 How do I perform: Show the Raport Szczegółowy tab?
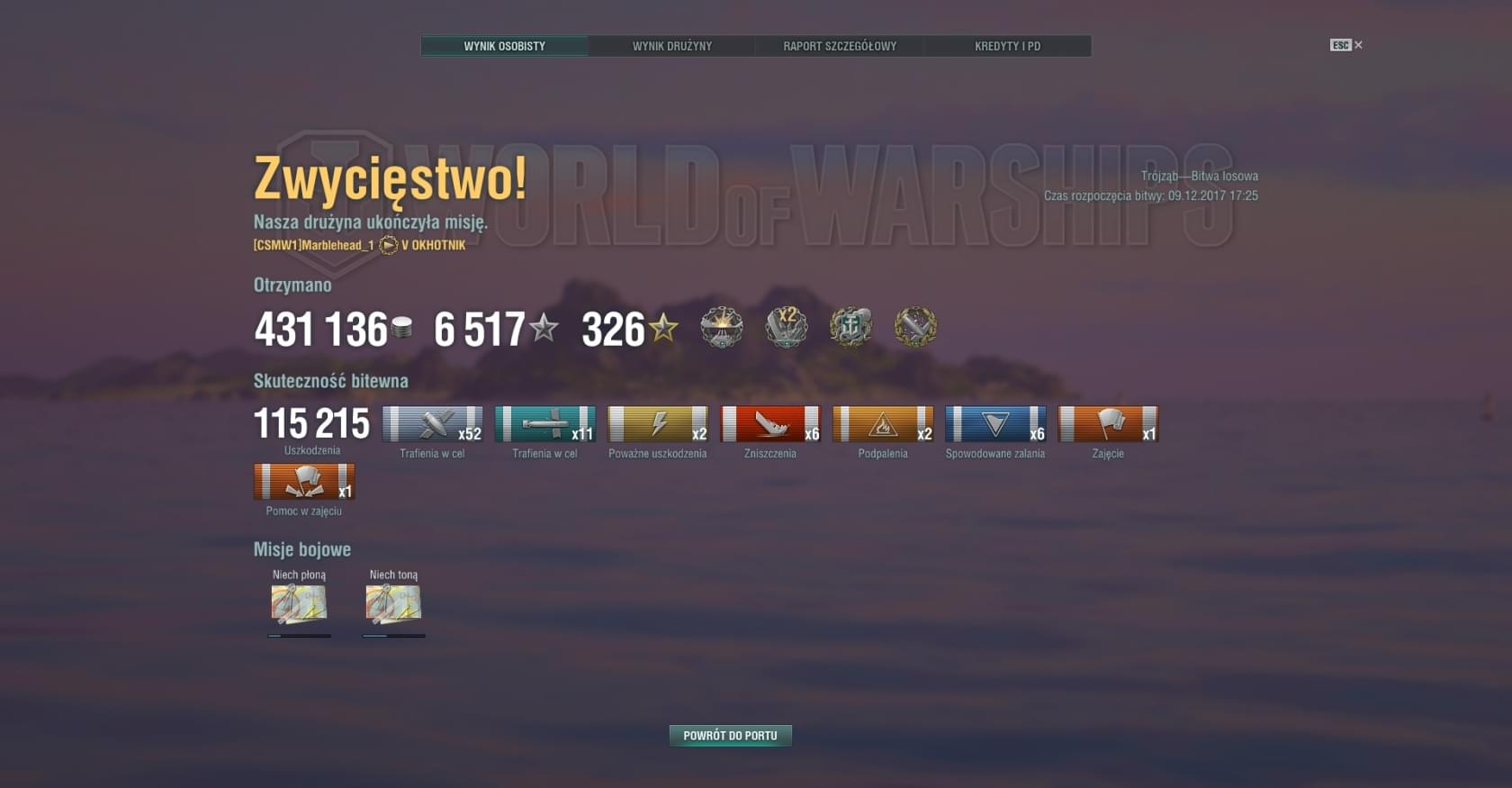point(839,46)
